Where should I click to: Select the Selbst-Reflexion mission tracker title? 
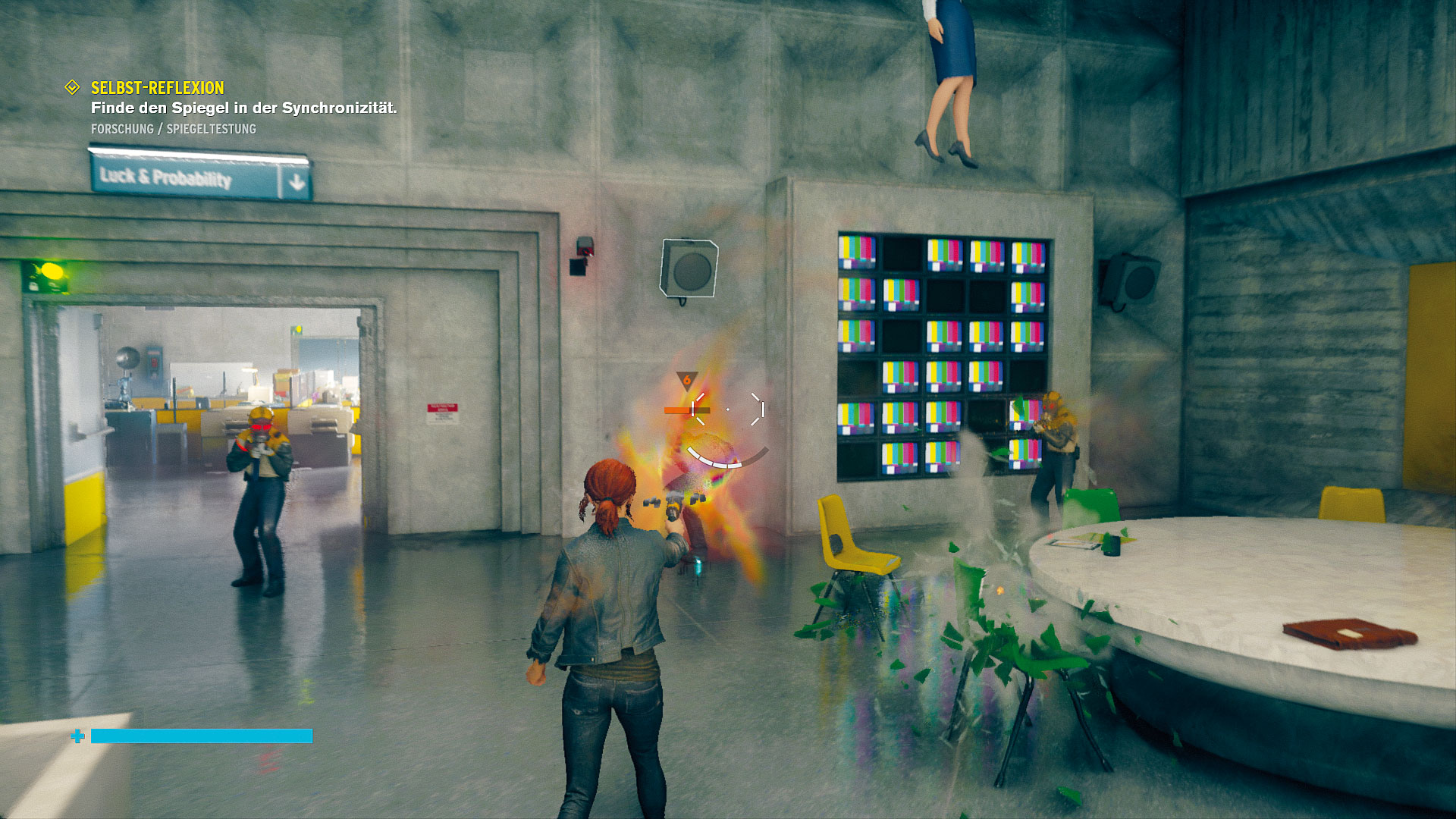(x=158, y=88)
